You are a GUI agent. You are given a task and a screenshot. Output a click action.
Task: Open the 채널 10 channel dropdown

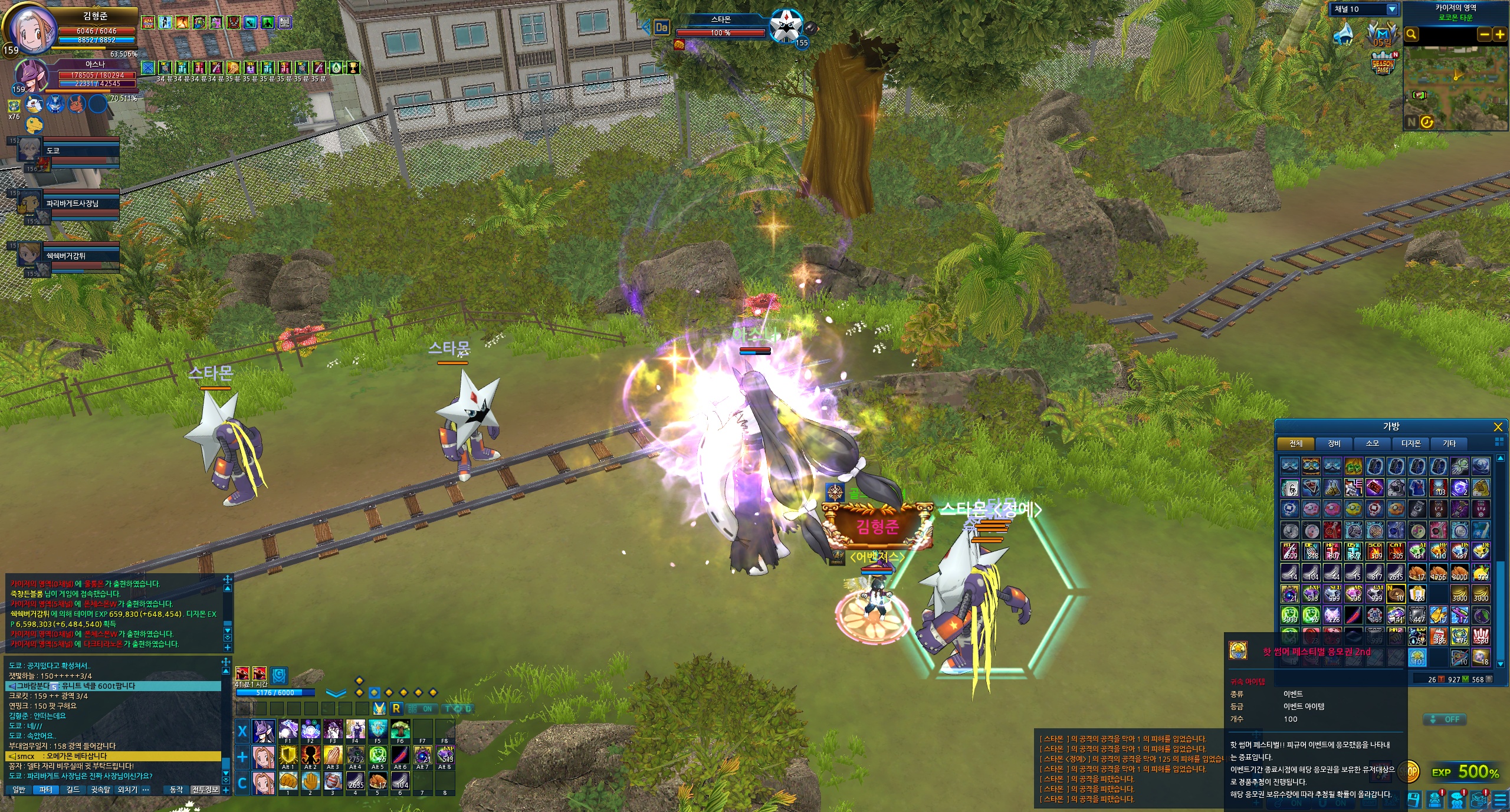tap(1392, 9)
